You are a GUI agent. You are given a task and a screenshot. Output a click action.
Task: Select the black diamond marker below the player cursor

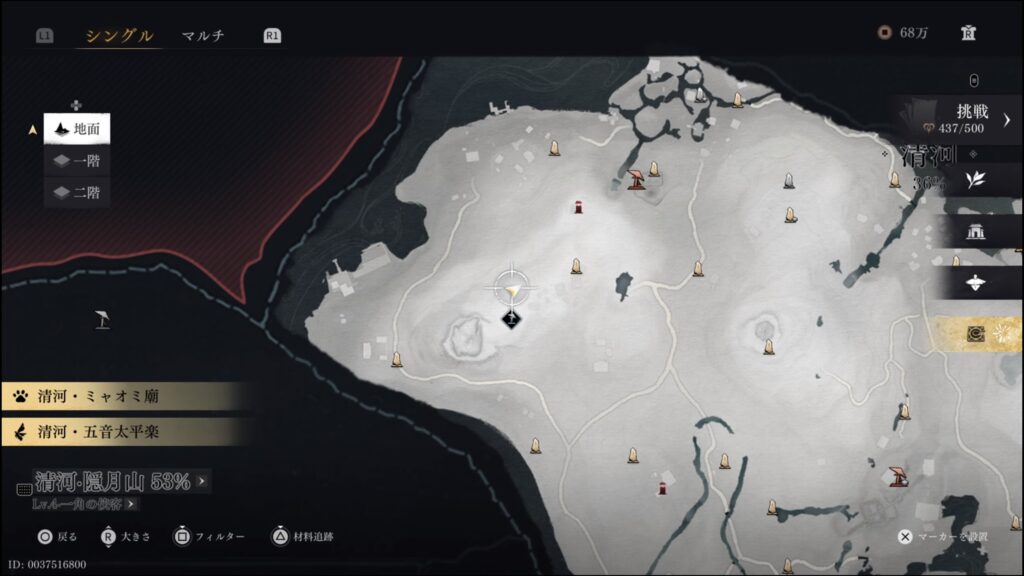pos(512,319)
